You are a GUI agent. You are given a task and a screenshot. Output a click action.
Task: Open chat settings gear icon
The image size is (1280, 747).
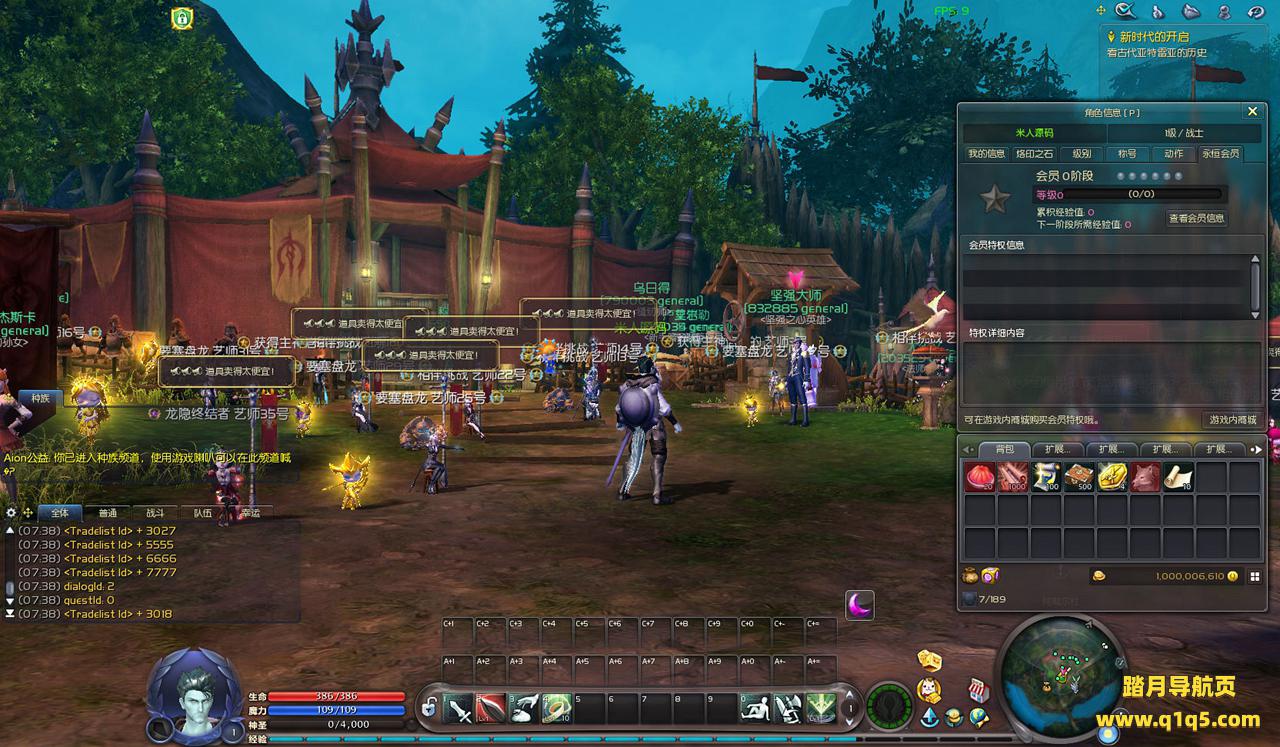point(12,512)
